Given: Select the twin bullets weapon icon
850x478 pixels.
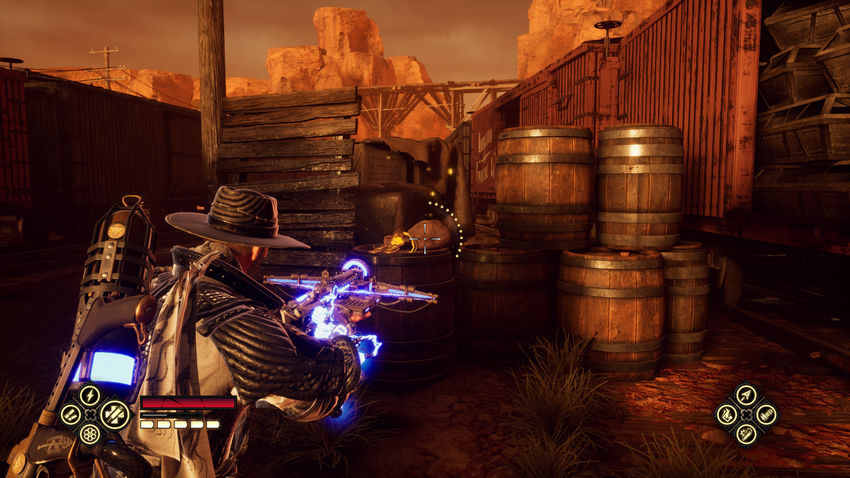Looking at the screenshot, I should click(x=69, y=414).
